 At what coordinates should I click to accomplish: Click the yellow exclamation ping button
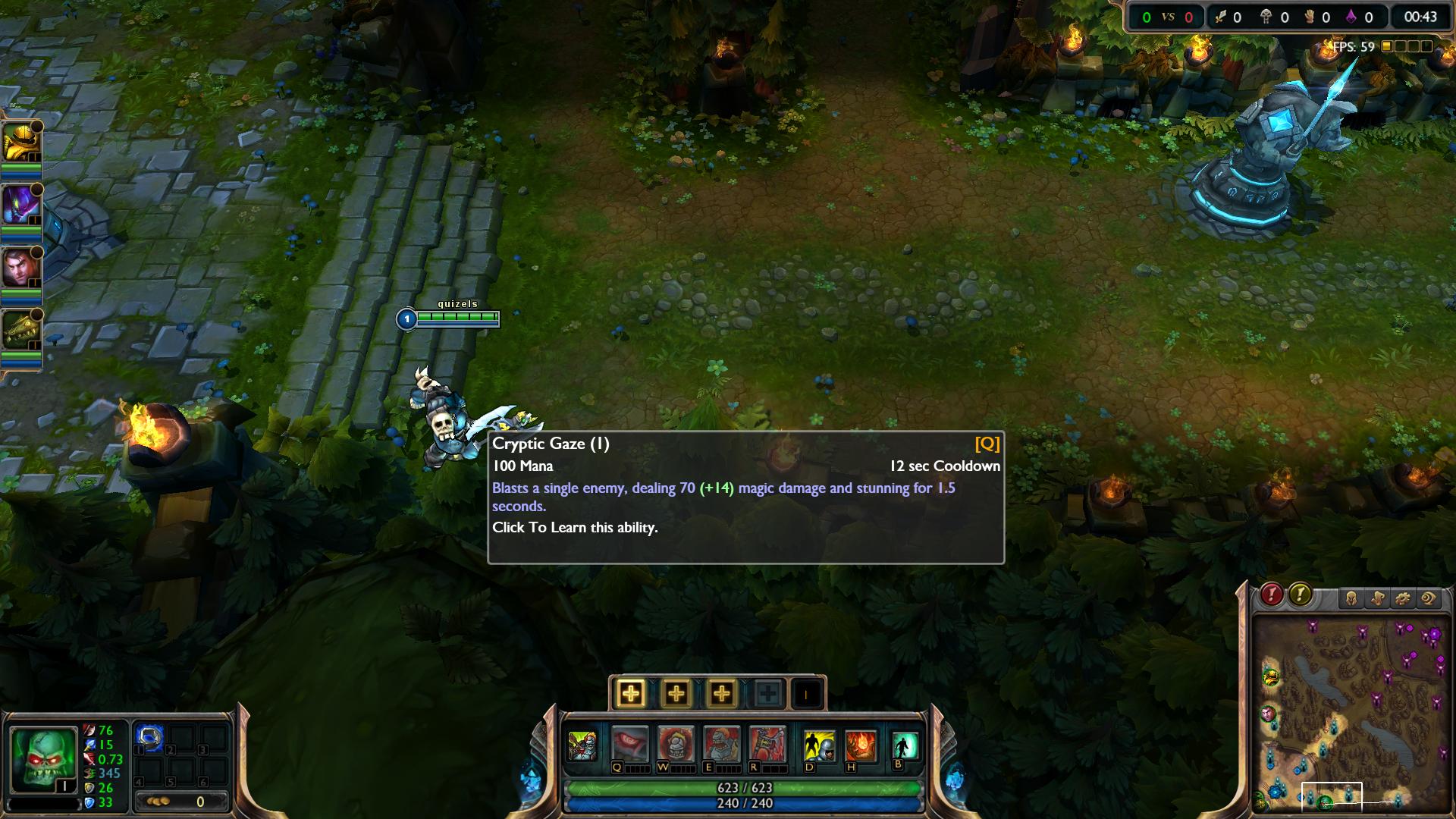pos(1300,595)
